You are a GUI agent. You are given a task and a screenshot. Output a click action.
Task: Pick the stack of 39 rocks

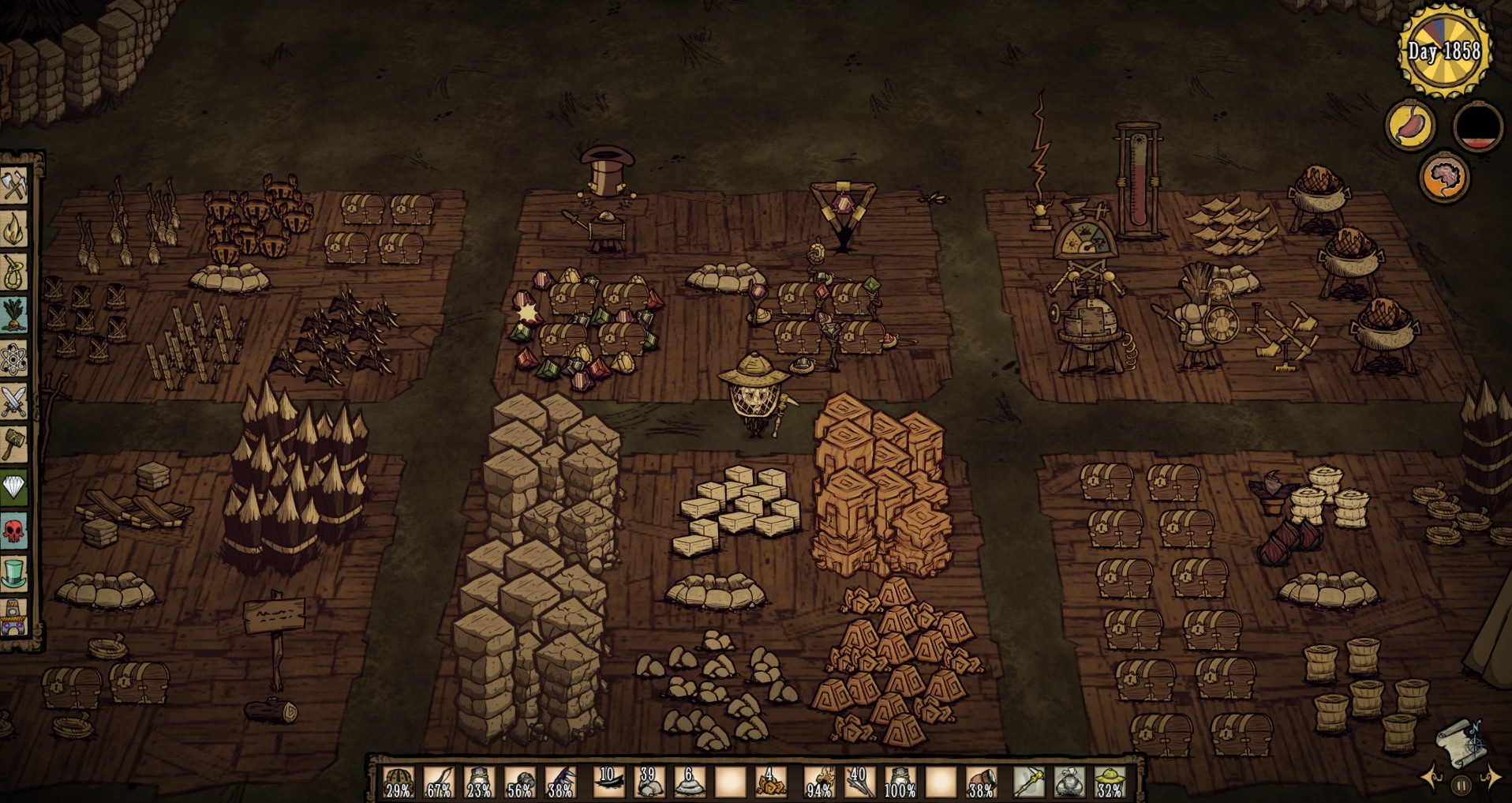(649, 782)
